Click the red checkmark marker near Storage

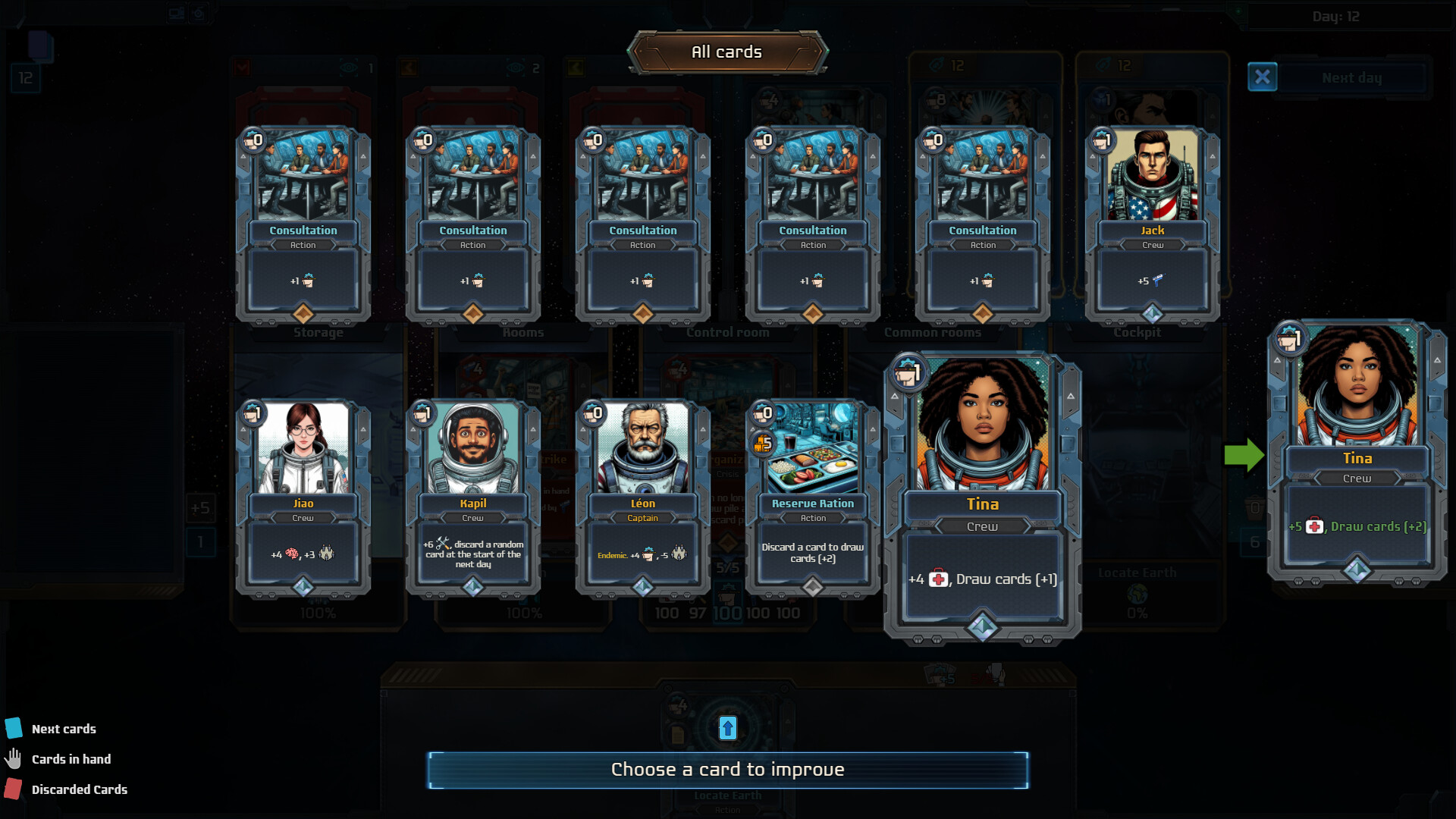pos(242,67)
